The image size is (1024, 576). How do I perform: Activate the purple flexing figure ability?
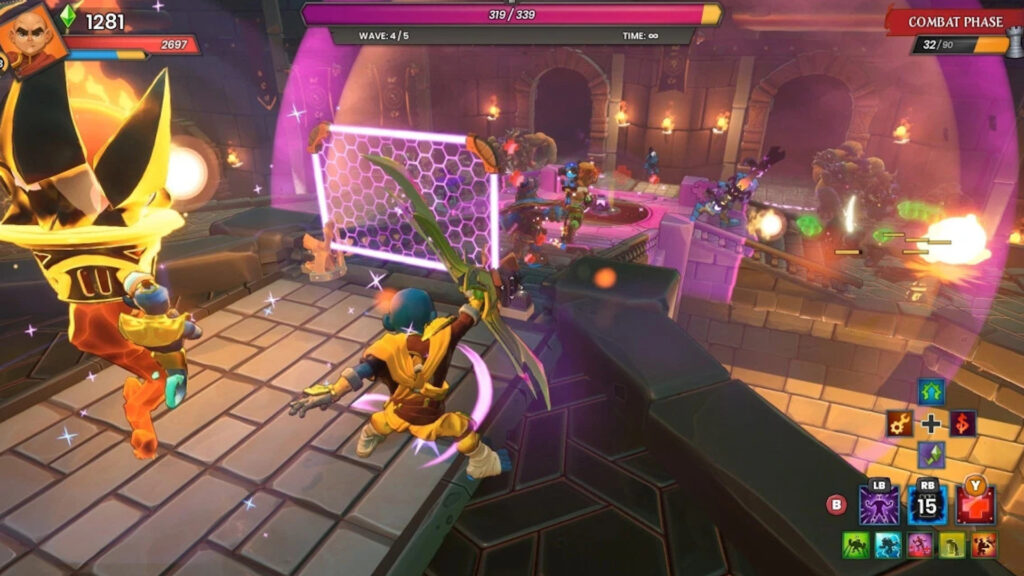point(879,505)
